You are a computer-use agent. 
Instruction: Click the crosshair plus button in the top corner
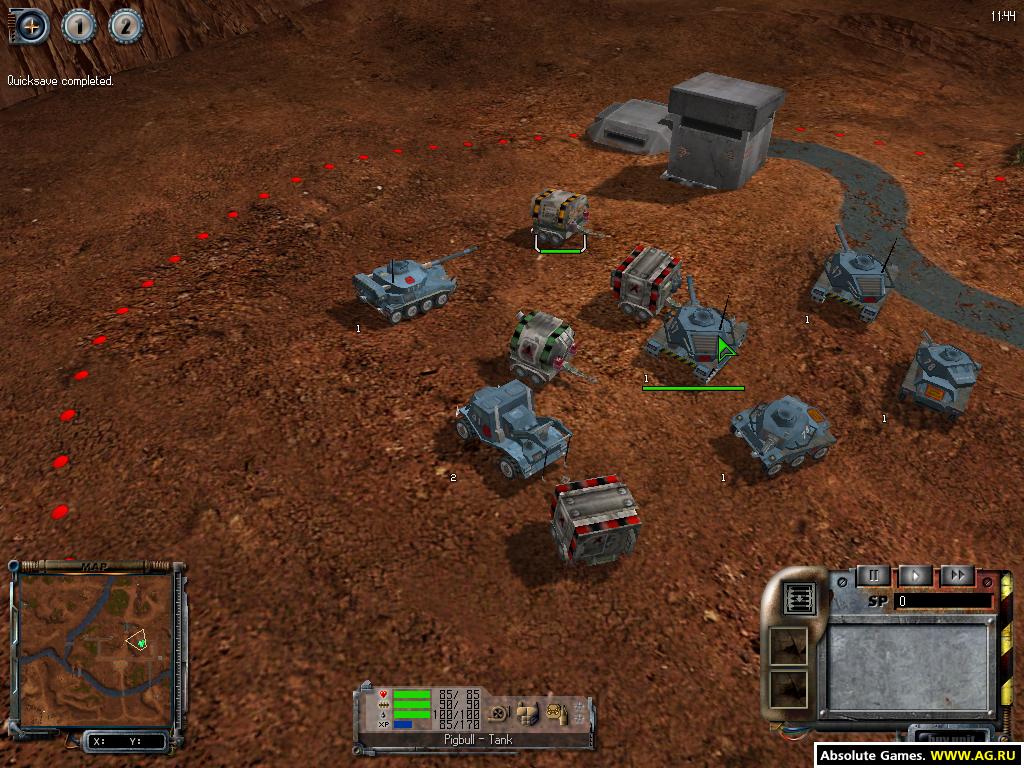31,26
